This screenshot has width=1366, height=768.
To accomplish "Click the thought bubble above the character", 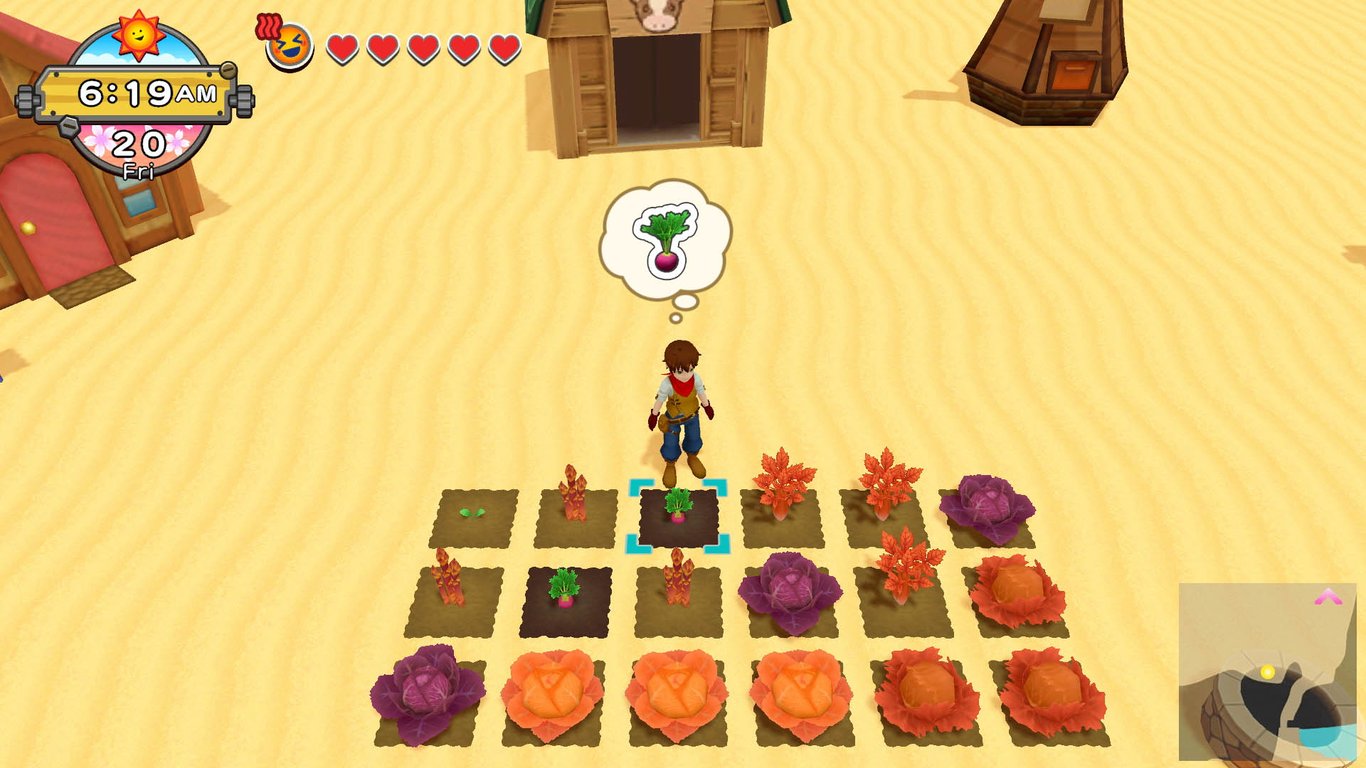I will [663, 240].
